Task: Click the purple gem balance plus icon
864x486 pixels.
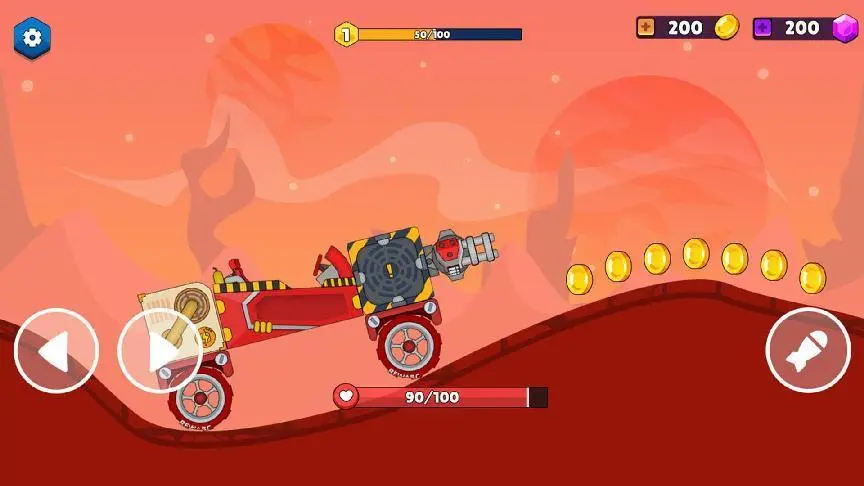Action: [764, 28]
